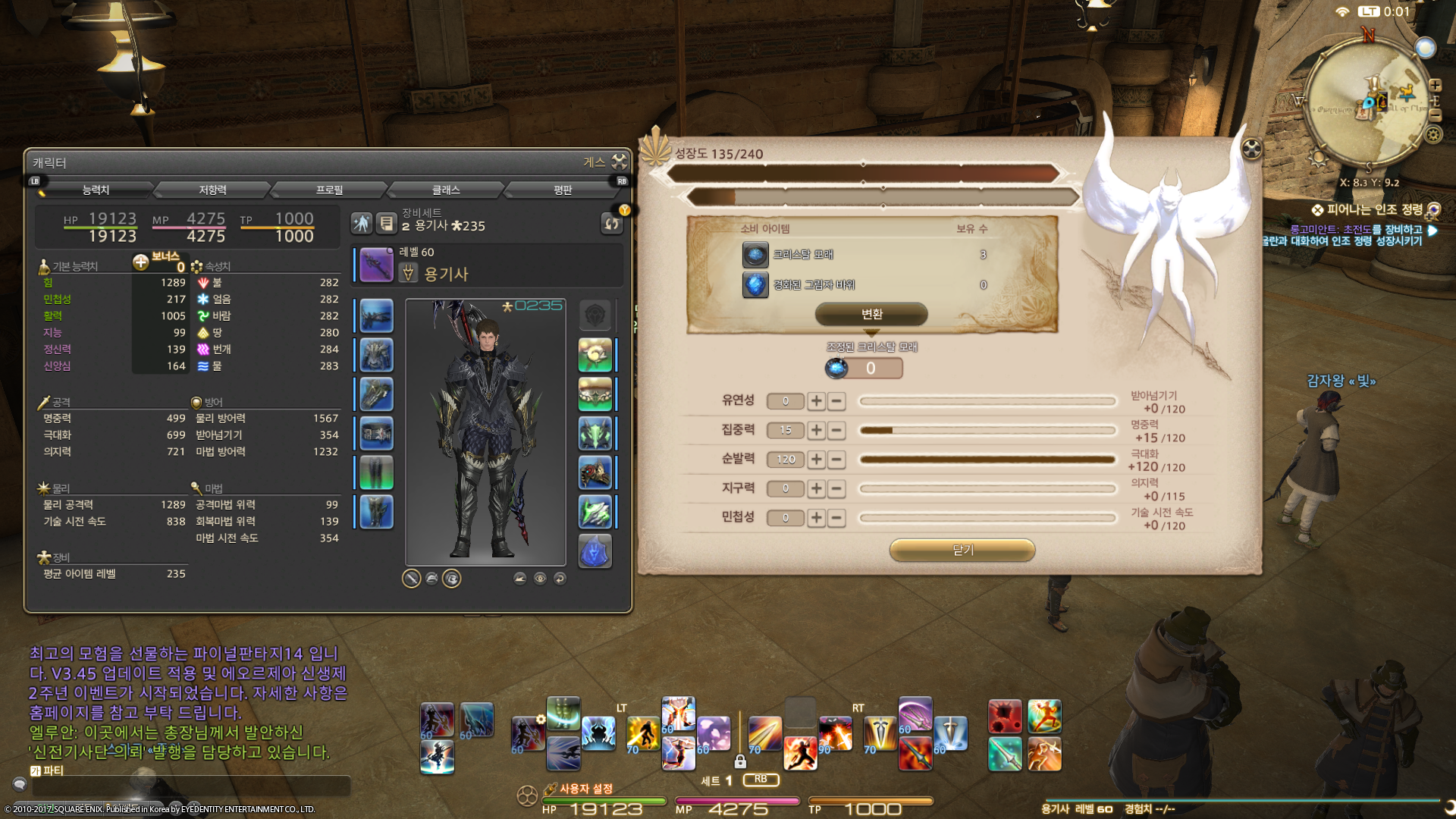Increase 유연성 with the plus button
Screen dimensions: 1456x819
816,401
